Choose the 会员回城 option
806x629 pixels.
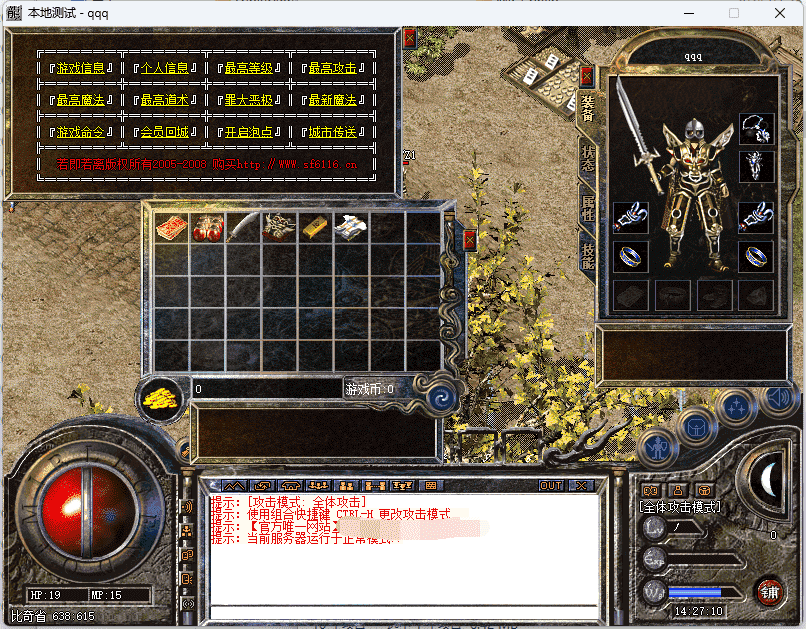(164, 132)
